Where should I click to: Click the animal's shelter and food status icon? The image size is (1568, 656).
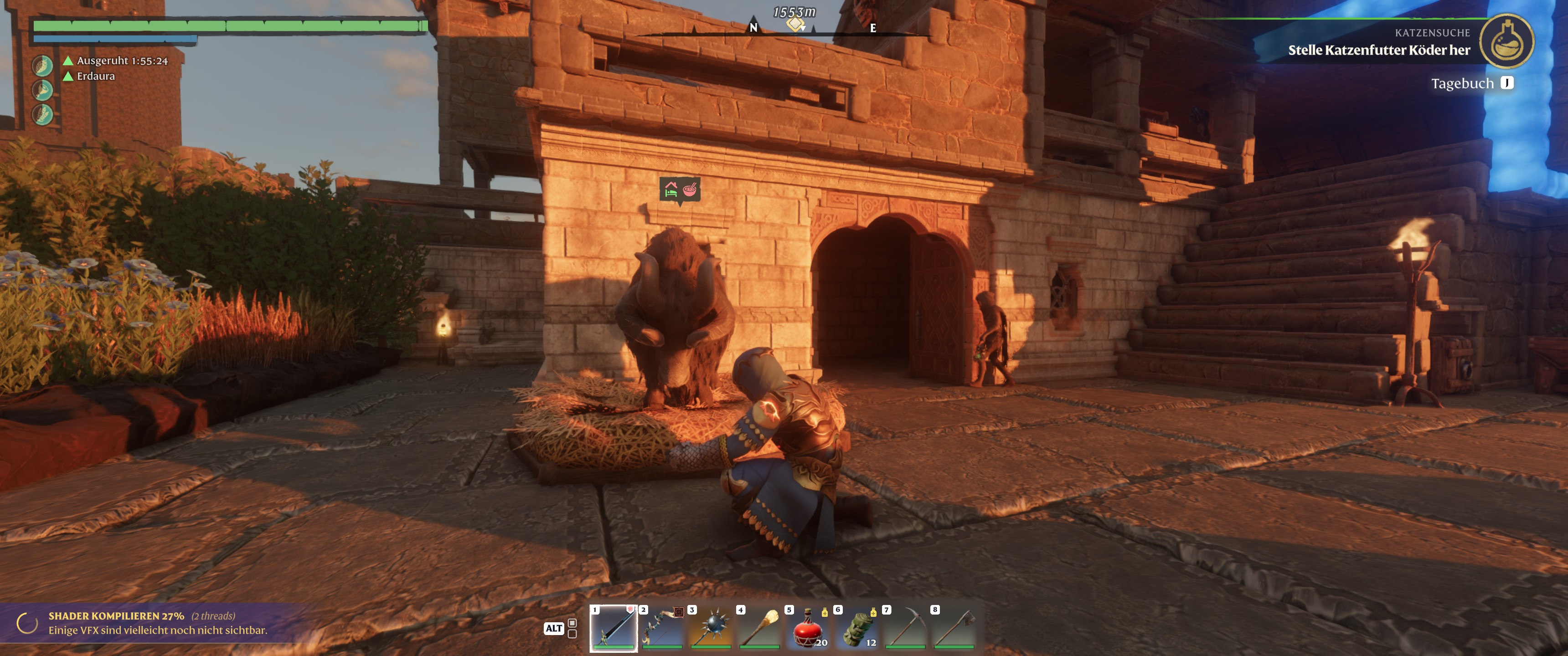[679, 190]
